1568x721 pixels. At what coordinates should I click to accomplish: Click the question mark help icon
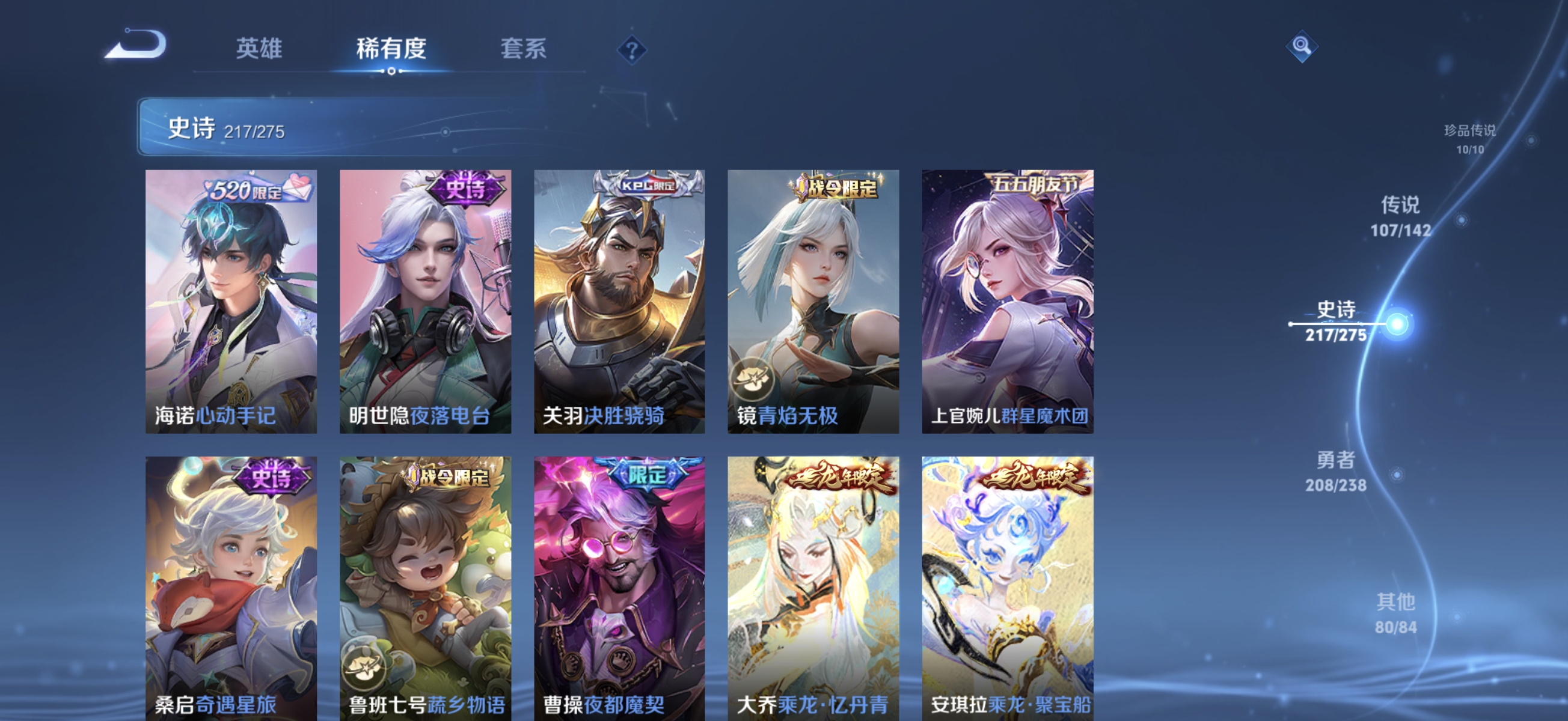click(x=631, y=50)
